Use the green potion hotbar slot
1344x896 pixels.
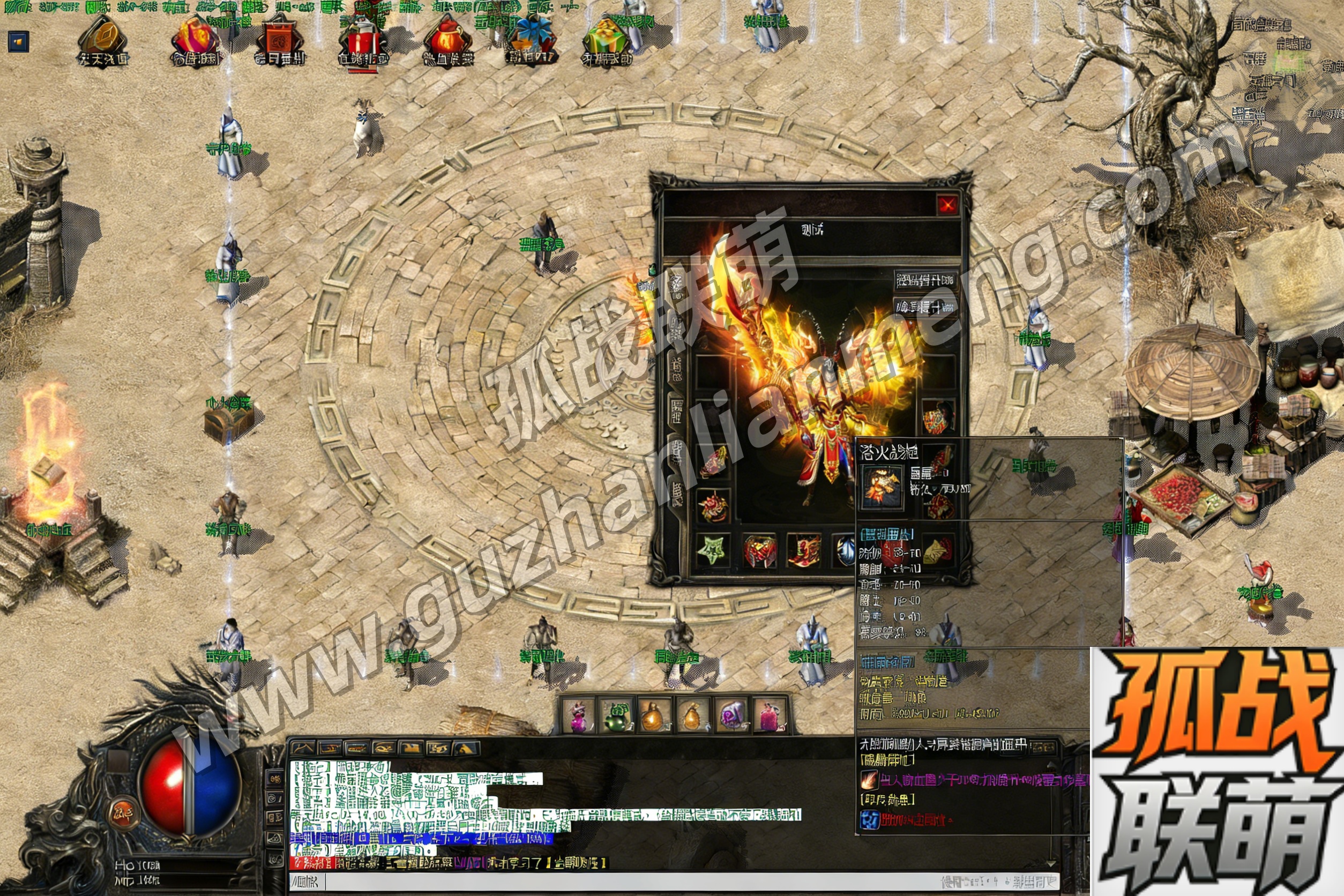click(616, 715)
